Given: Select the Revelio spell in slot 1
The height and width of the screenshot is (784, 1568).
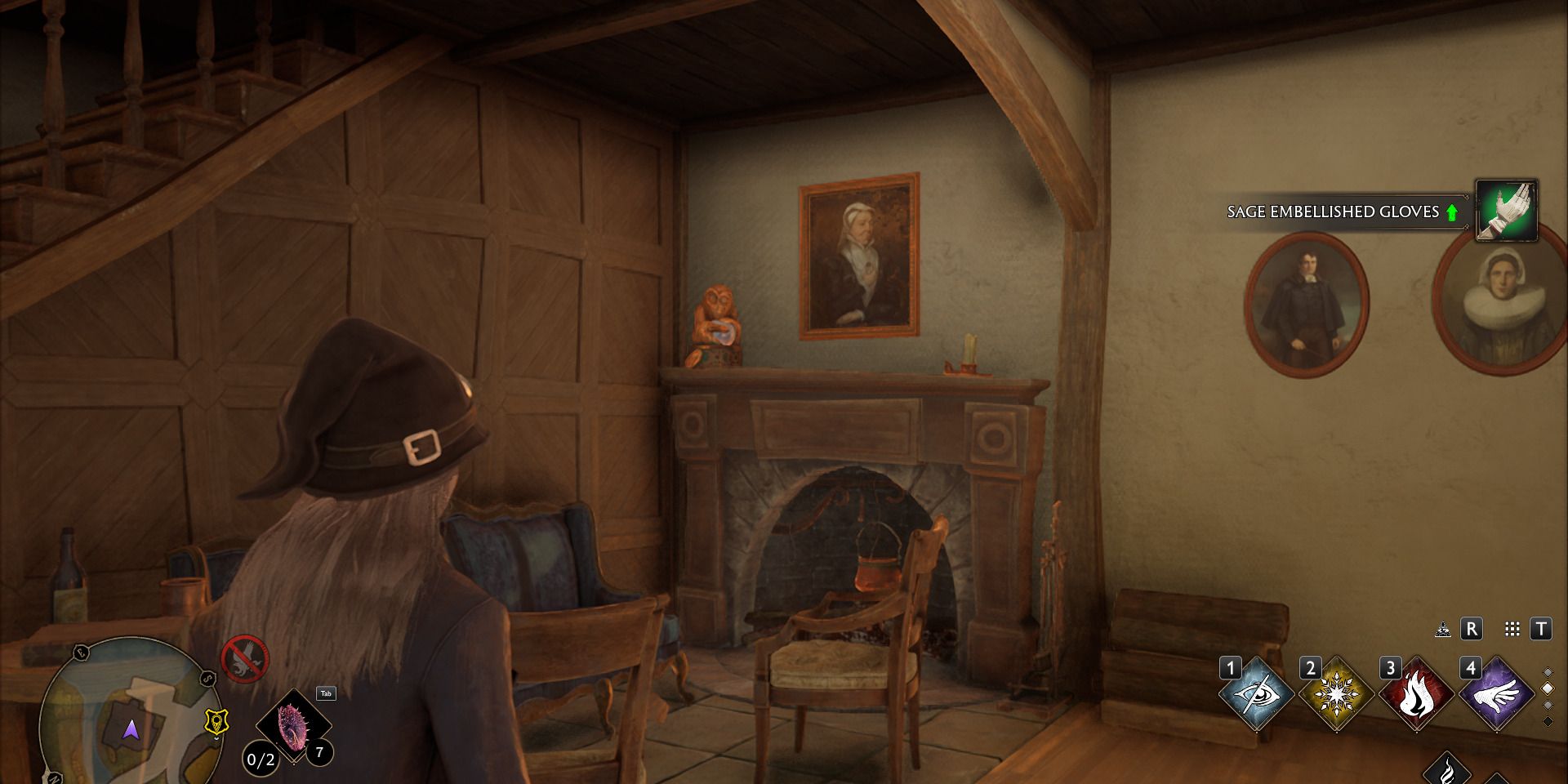Looking at the screenshot, I should coord(1257,694).
